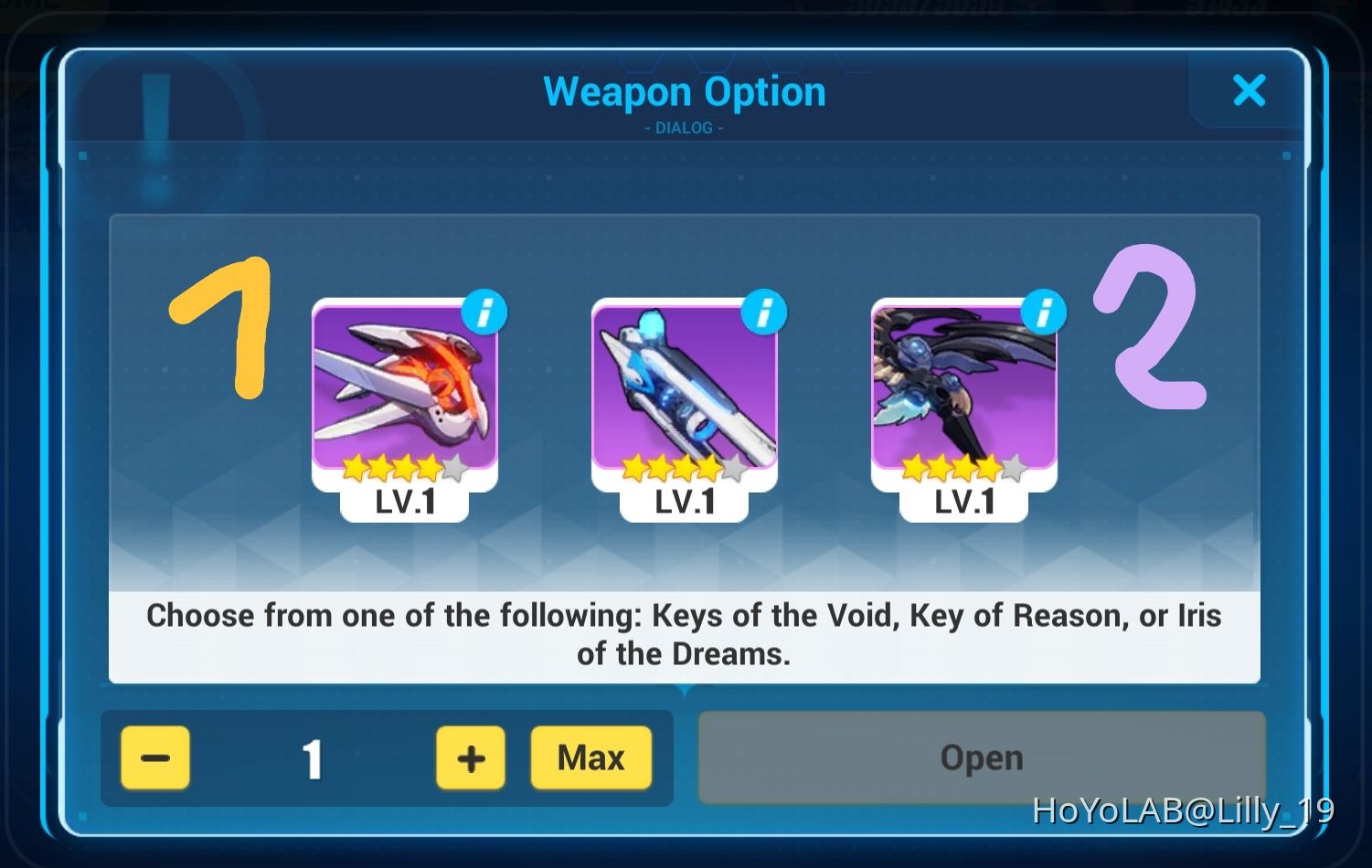Tap the info icon on Keys of the Void
The width and height of the screenshot is (1372, 868).
485,312
